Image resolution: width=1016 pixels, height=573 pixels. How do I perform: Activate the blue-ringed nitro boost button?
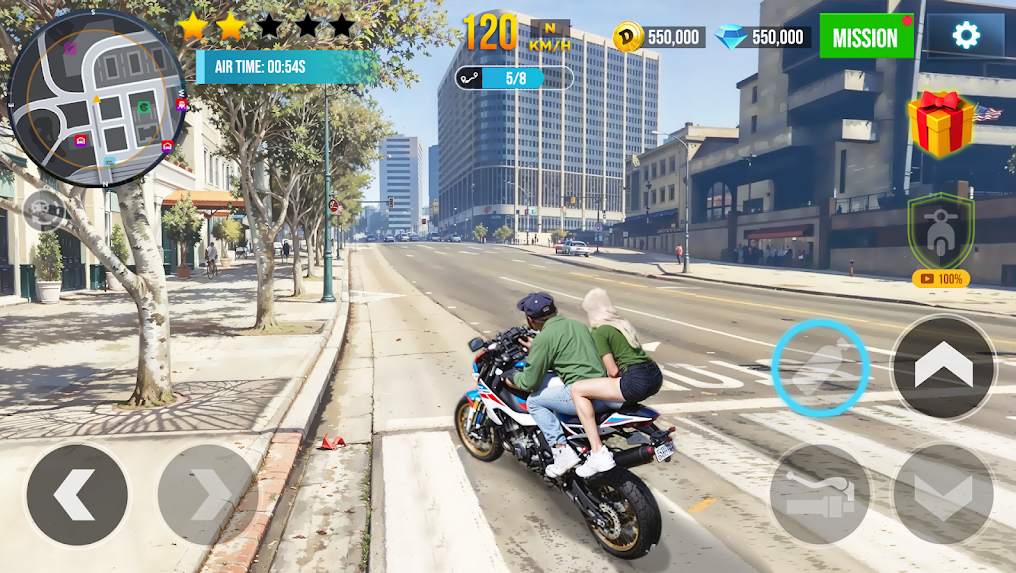point(820,367)
